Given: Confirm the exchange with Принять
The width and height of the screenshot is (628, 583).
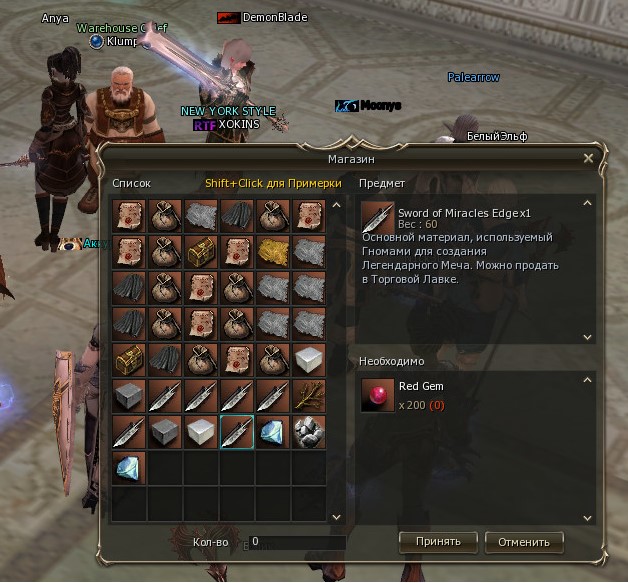Looking at the screenshot, I should pos(438,542).
